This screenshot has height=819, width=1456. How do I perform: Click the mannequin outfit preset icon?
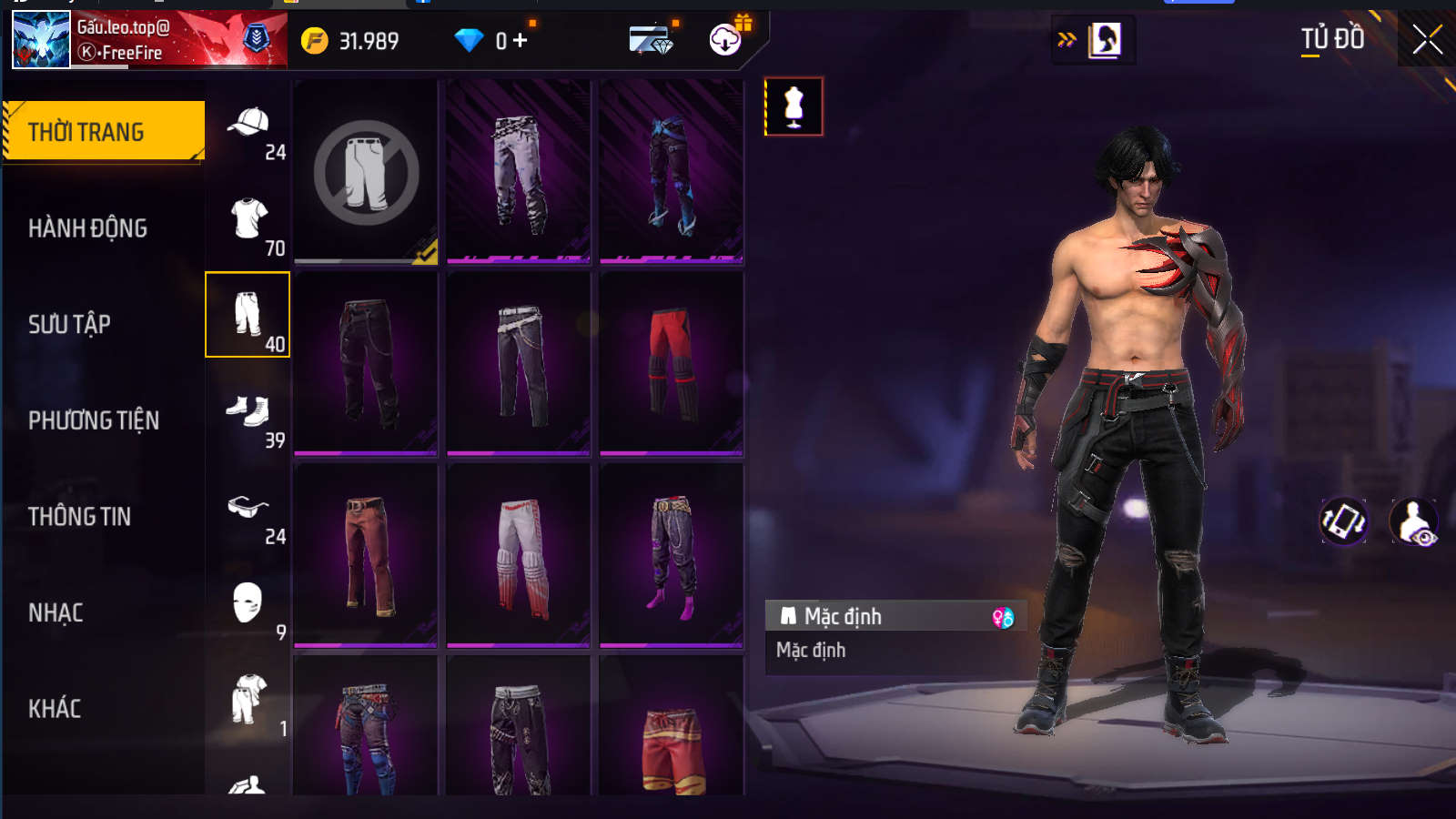tap(794, 106)
